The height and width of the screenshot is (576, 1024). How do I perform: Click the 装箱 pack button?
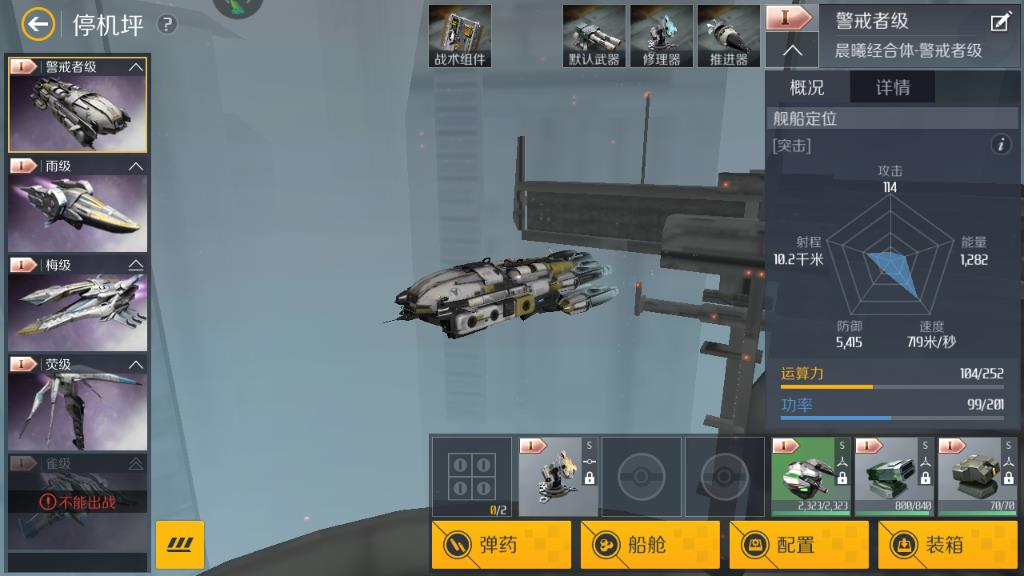pos(947,545)
